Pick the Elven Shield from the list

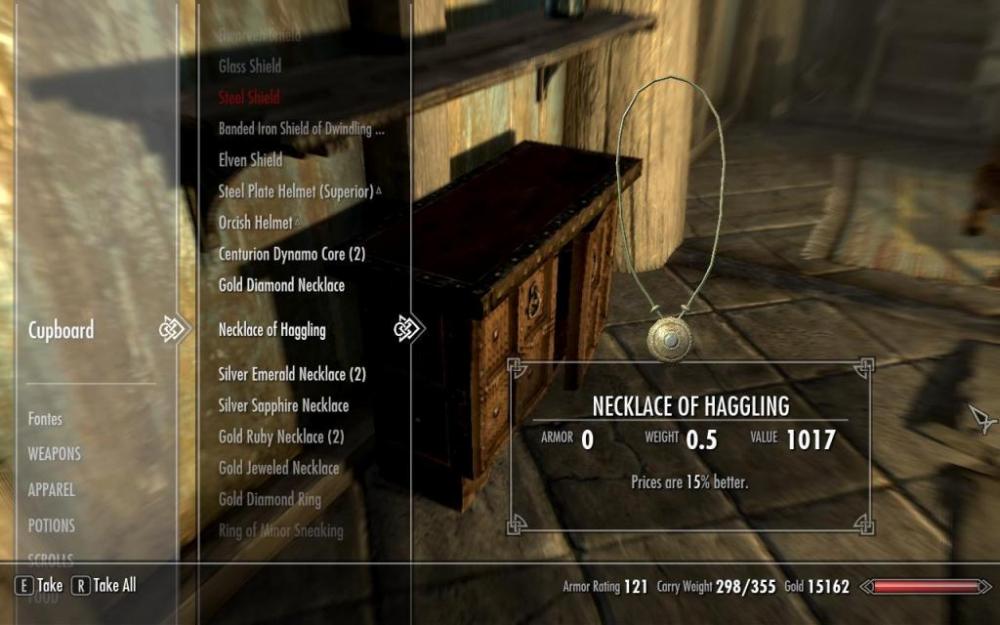click(x=250, y=160)
